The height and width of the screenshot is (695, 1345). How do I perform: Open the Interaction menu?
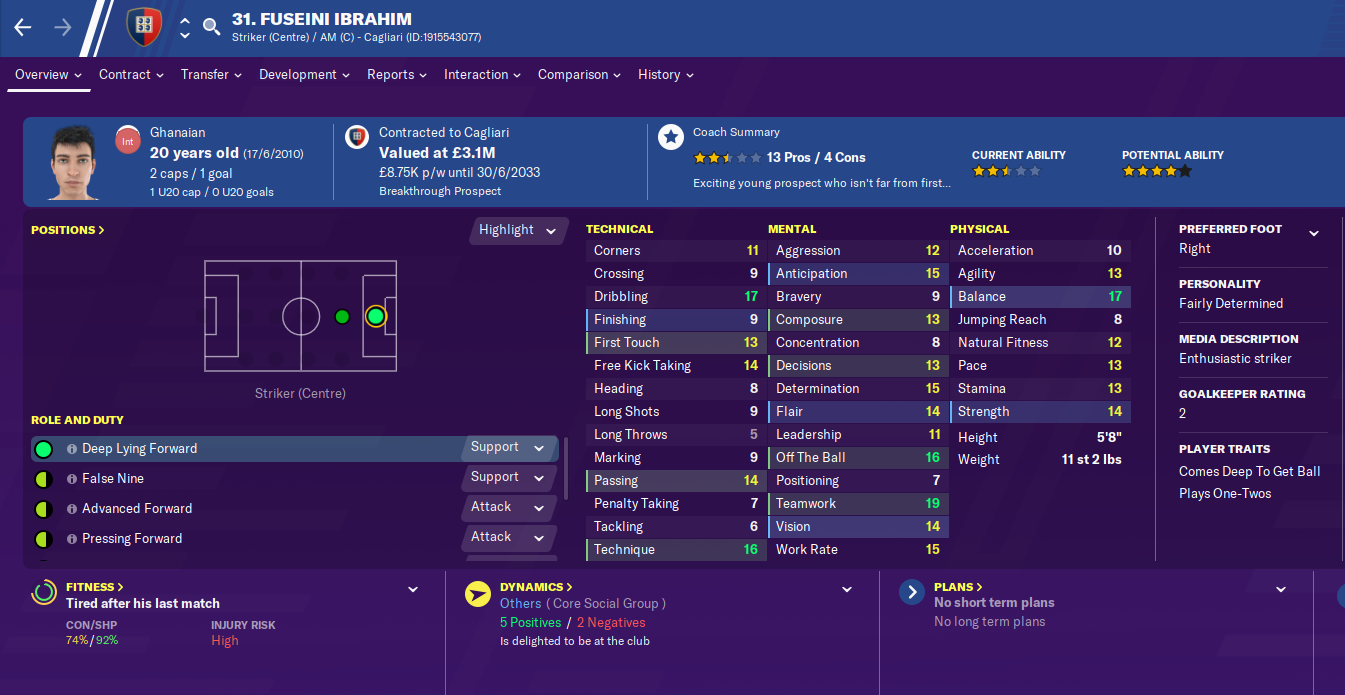(482, 75)
